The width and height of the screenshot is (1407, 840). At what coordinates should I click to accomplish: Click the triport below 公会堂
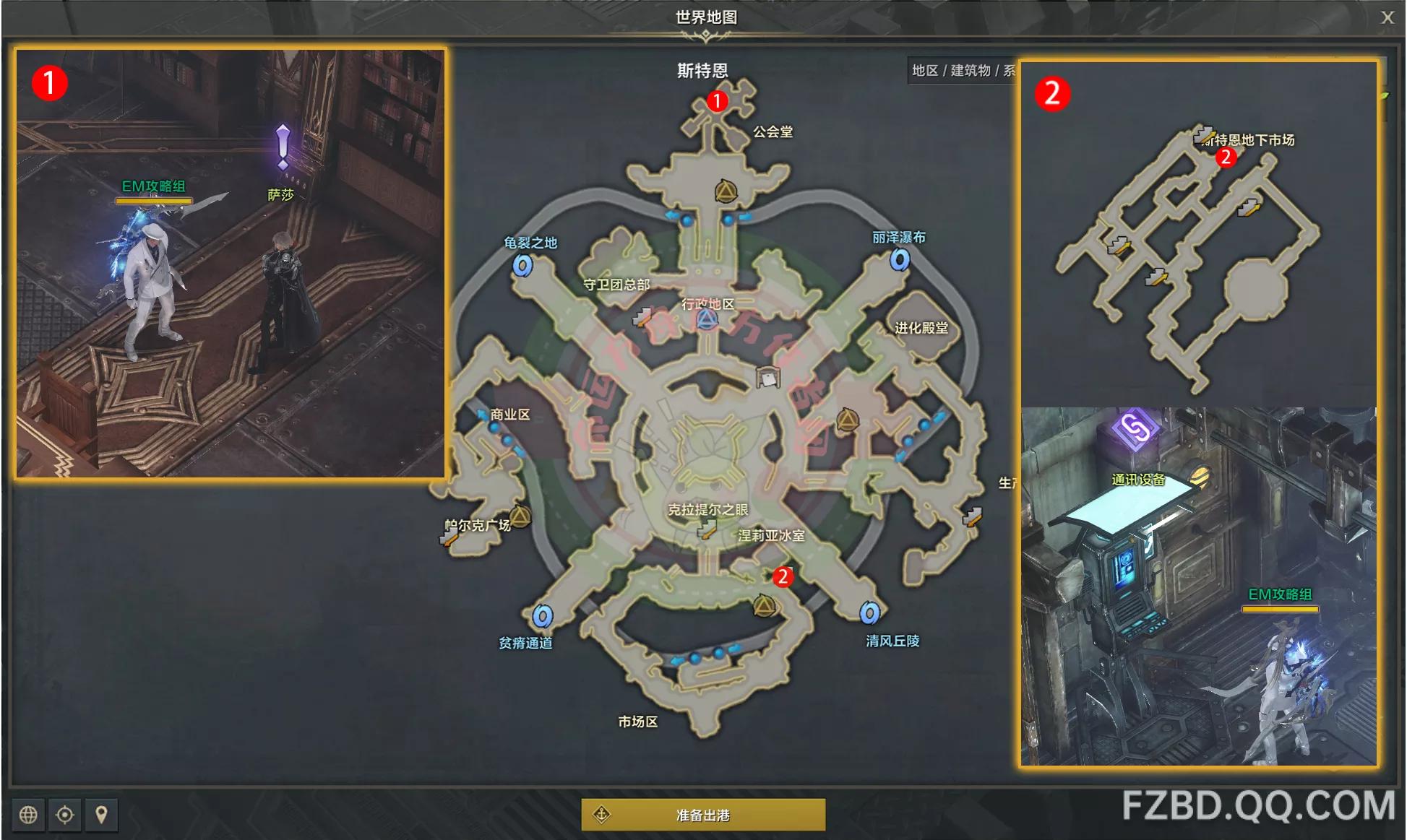coord(726,191)
